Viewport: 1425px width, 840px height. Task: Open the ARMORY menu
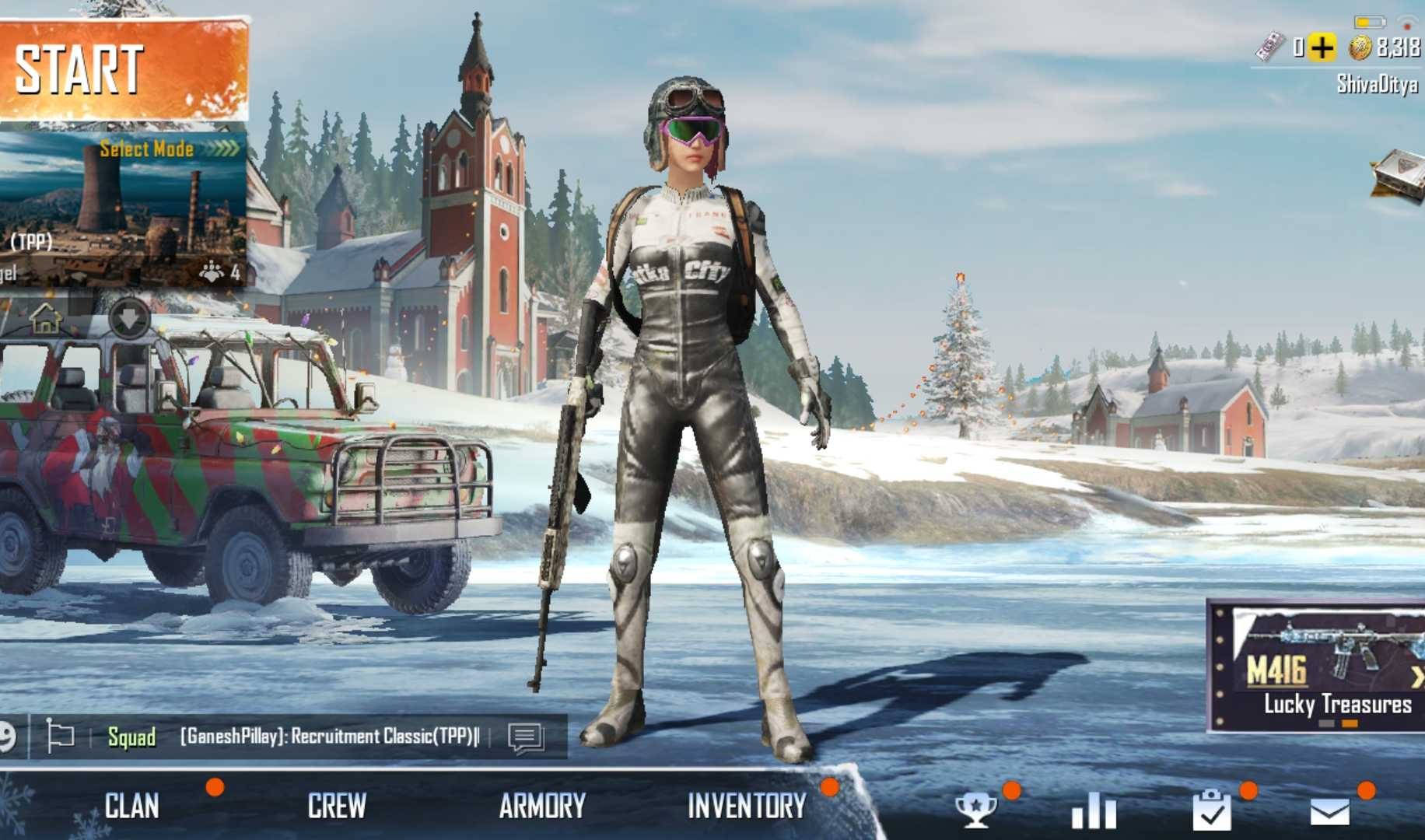tap(542, 807)
